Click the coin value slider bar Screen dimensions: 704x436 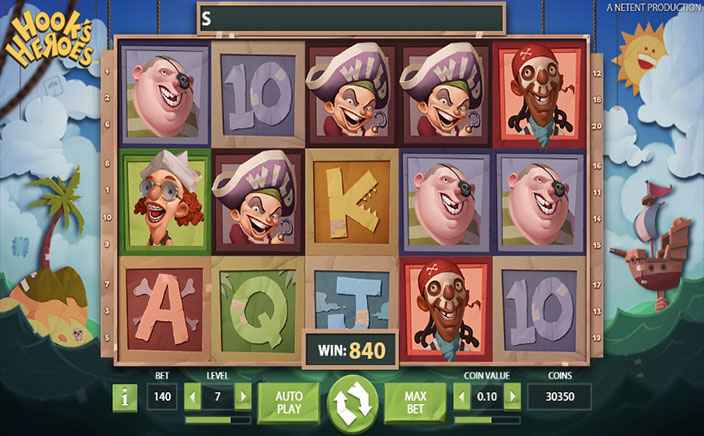click(x=486, y=419)
